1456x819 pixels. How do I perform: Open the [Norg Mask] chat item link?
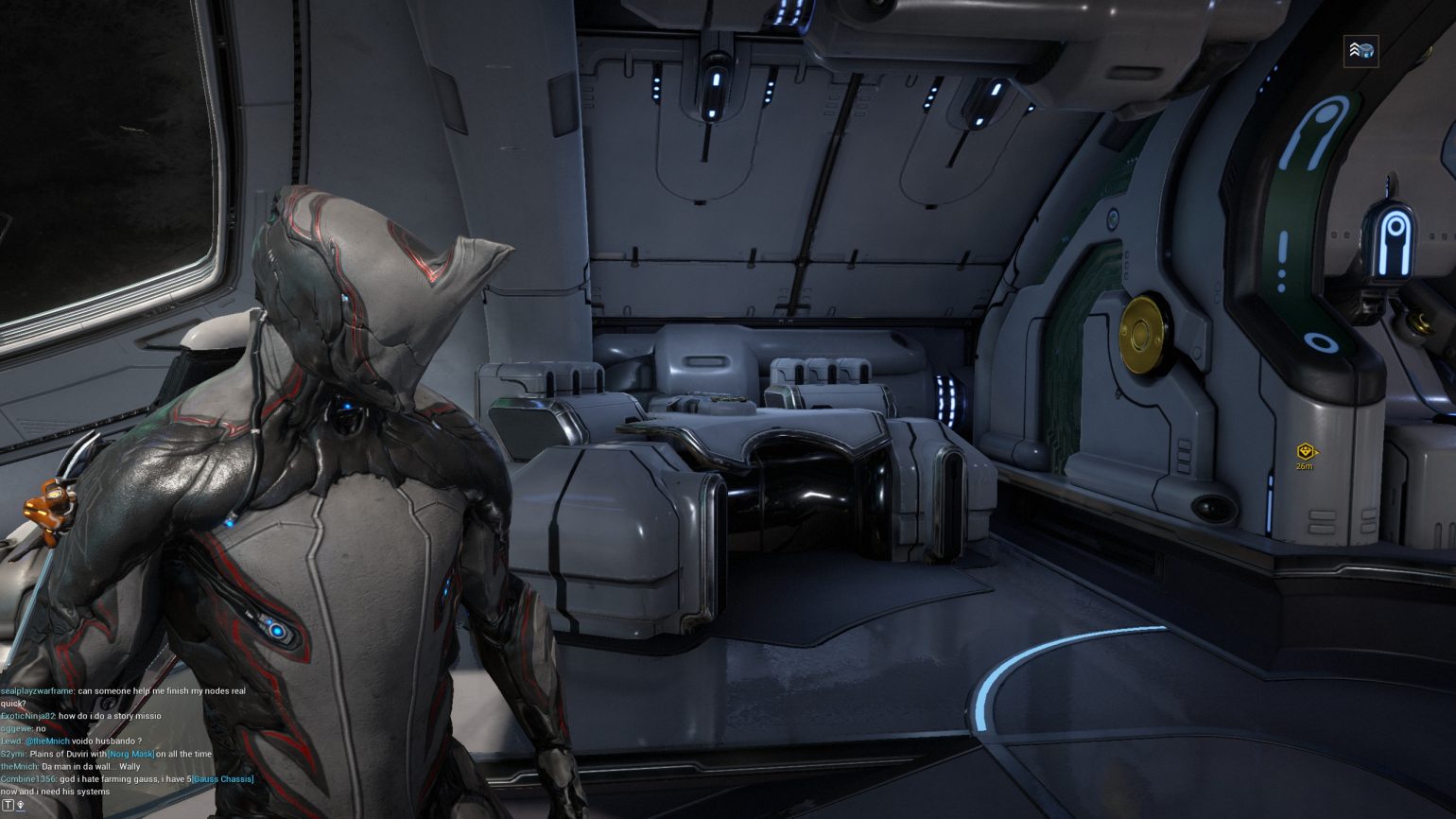point(130,754)
